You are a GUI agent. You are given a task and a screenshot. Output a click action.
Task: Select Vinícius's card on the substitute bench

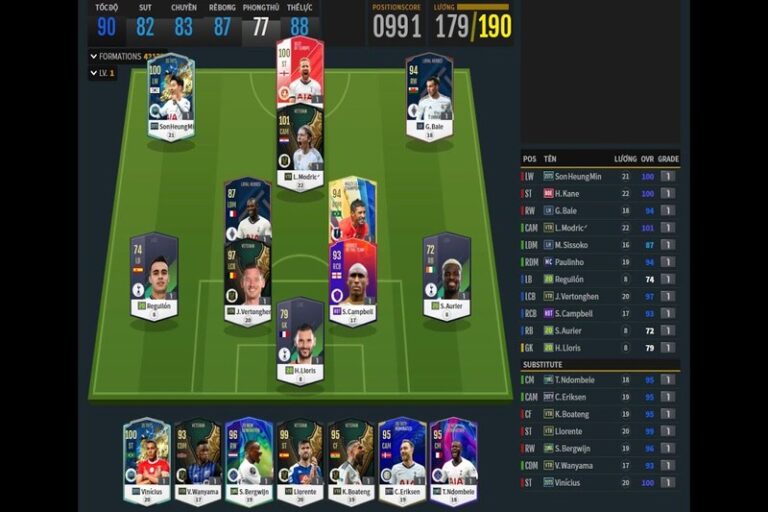[147, 461]
